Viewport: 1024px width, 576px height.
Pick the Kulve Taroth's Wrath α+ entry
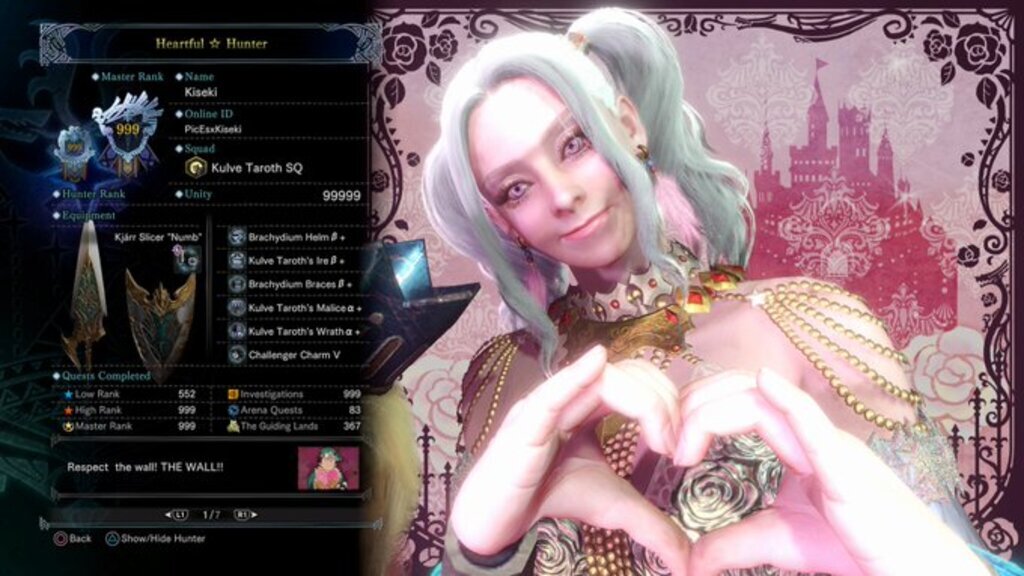click(x=293, y=330)
